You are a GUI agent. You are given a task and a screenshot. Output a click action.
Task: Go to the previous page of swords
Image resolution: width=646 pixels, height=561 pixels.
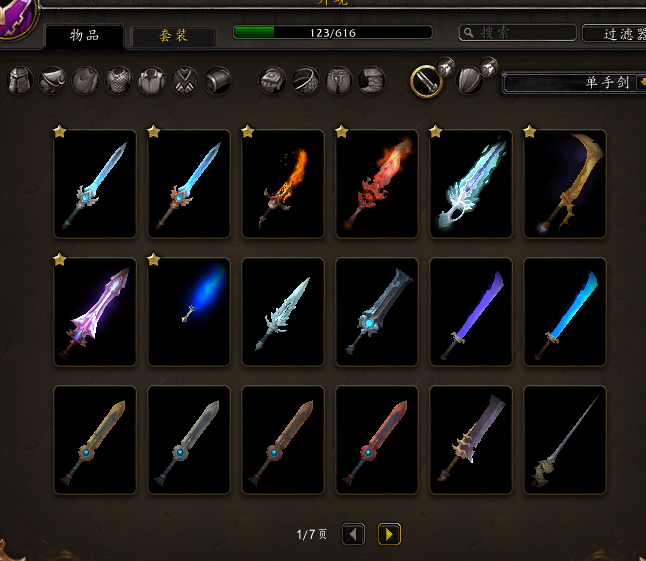click(x=353, y=534)
